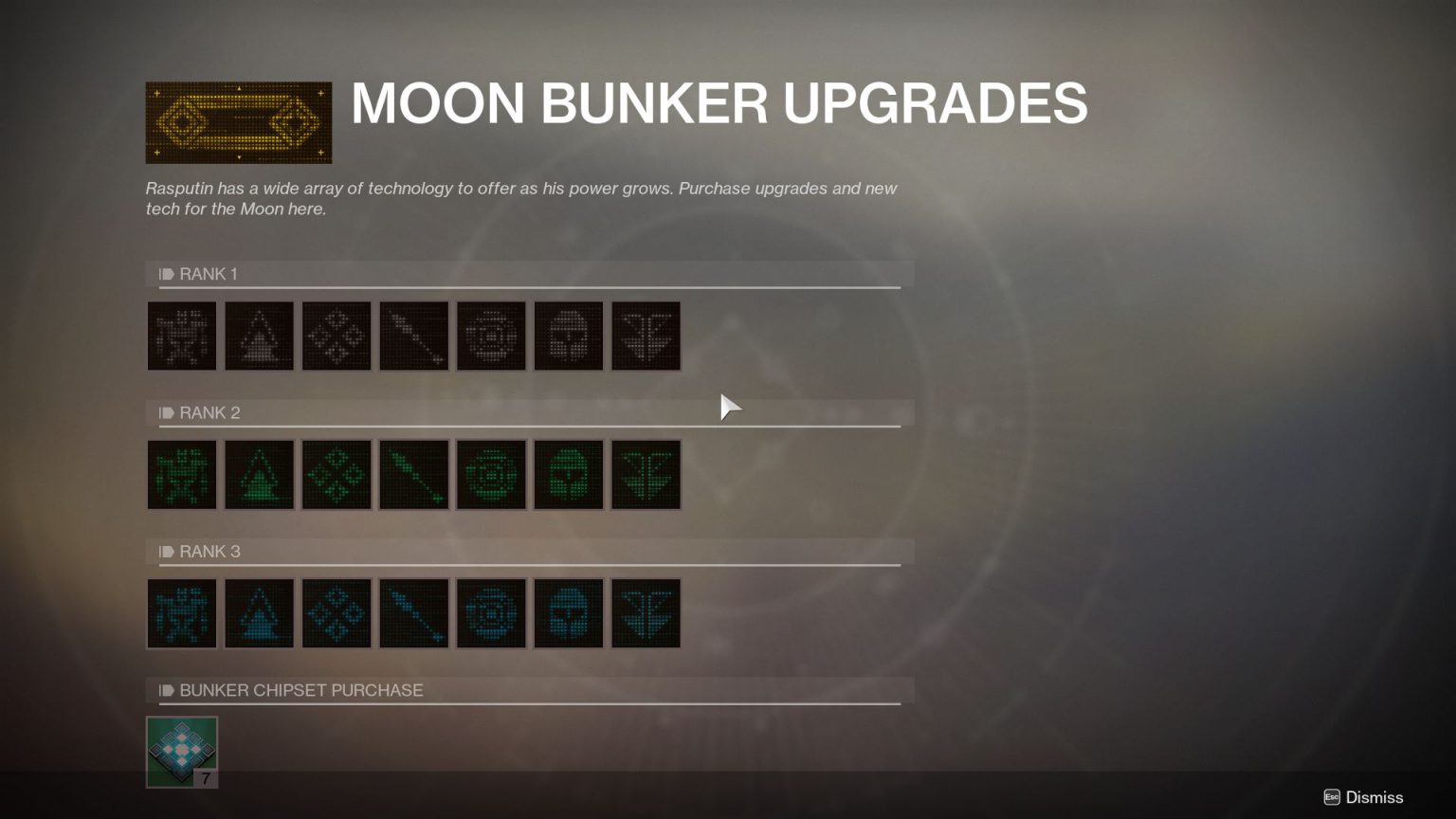Open the blue diamond cluster upgrade in Rank 3
The height and width of the screenshot is (819, 1456).
(x=337, y=613)
